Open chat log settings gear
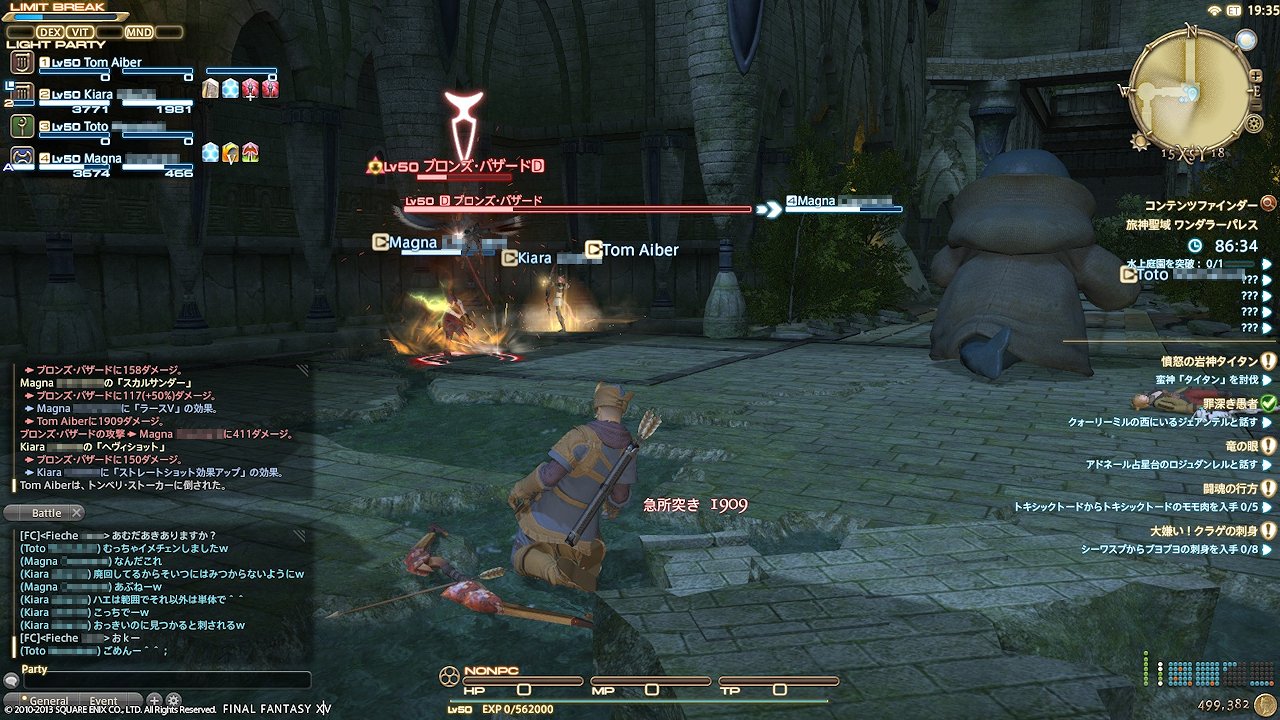 point(173,700)
